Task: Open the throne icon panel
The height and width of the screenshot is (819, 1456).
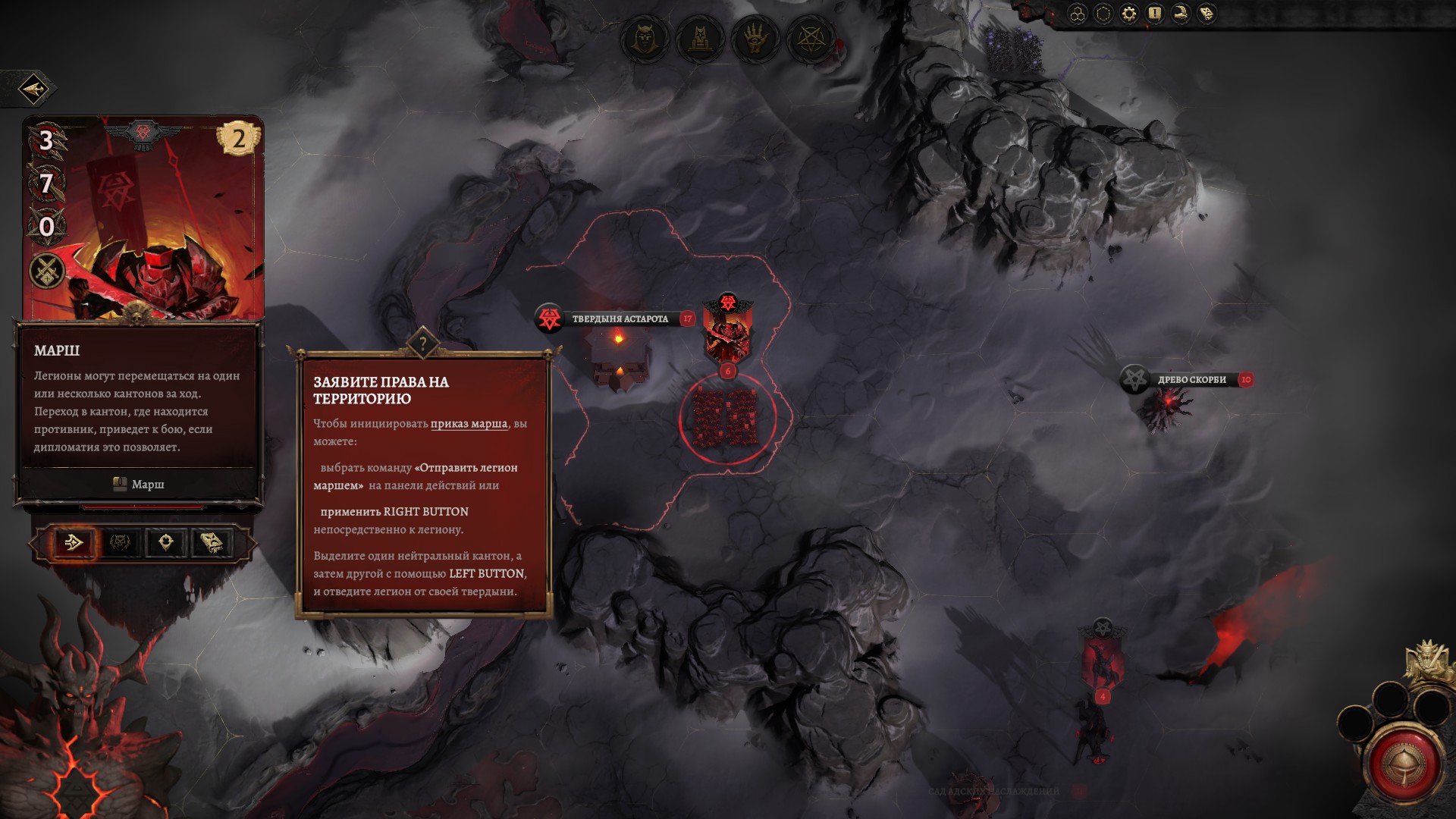Action: tap(700, 39)
